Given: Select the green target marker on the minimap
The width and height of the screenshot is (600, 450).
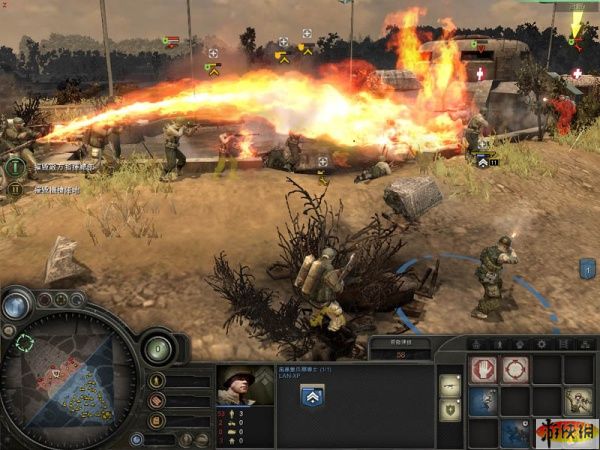Looking at the screenshot, I should (x=24, y=343).
